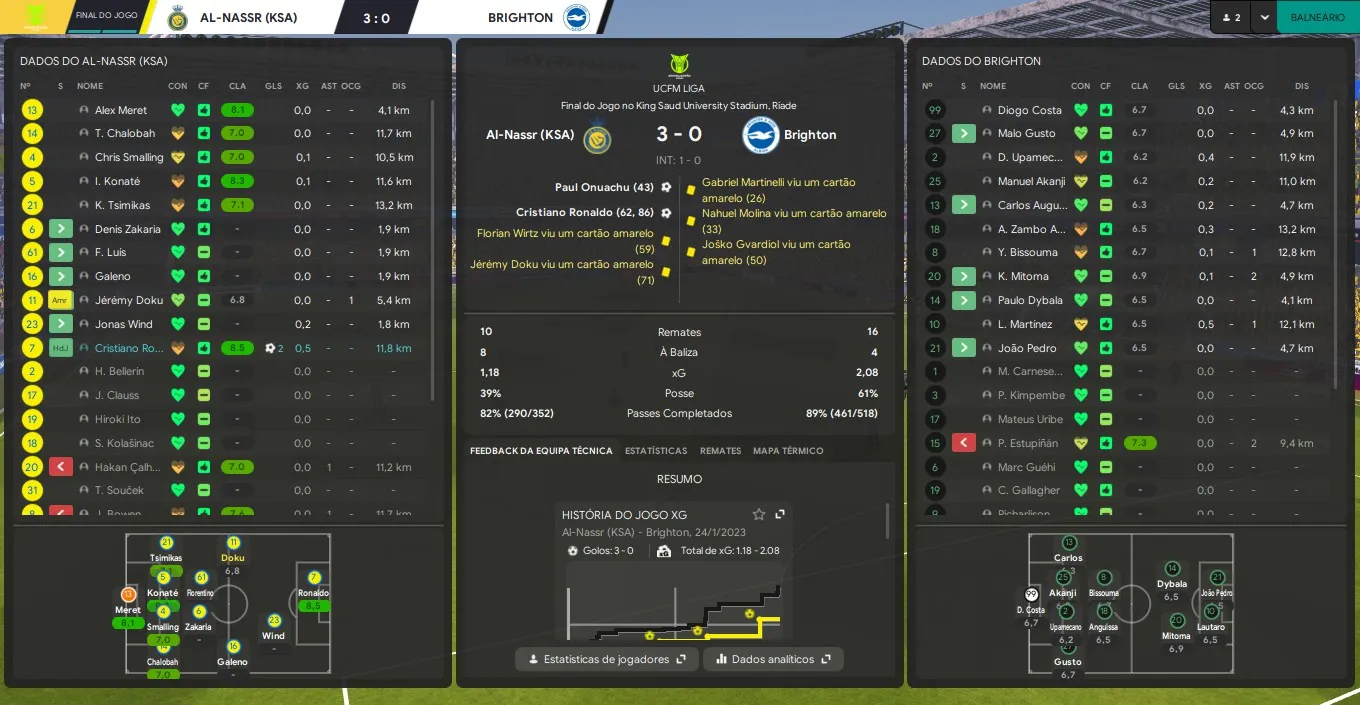Choose Diogo Costa in the Brighton list

click(x=1029, y=110)
